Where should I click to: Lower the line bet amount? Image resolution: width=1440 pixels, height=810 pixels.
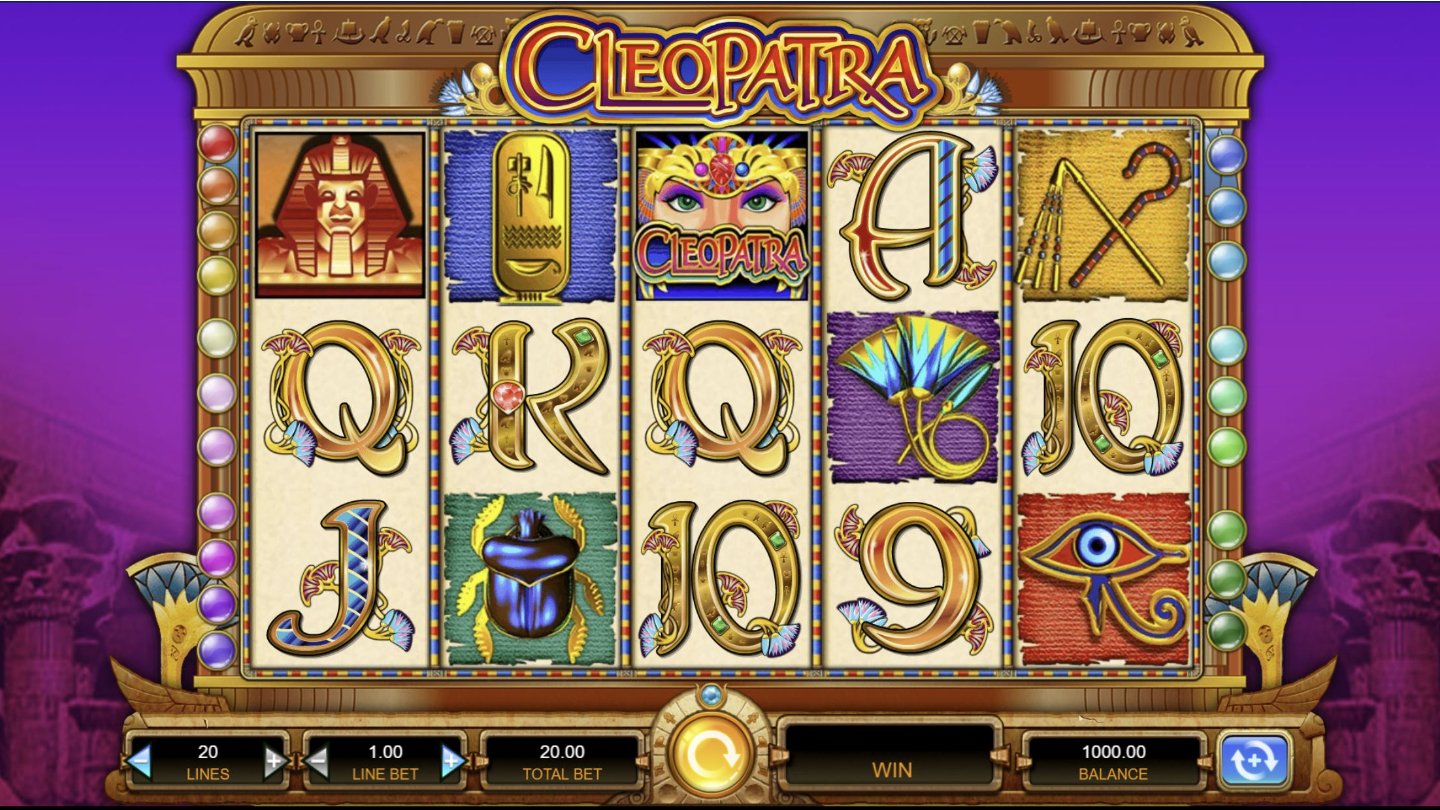(317, 762)
